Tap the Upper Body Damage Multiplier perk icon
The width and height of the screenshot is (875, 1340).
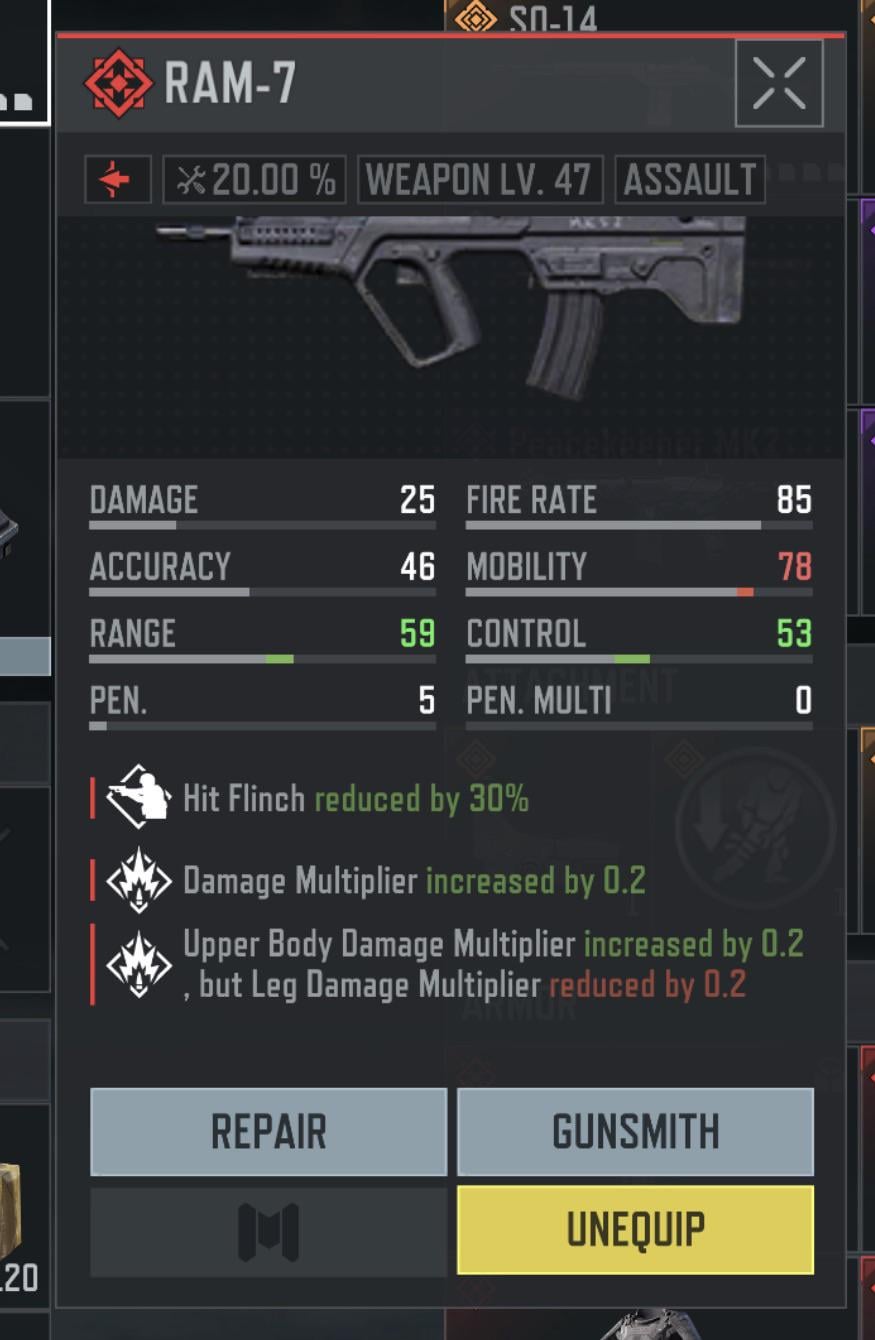pos(139,963)
